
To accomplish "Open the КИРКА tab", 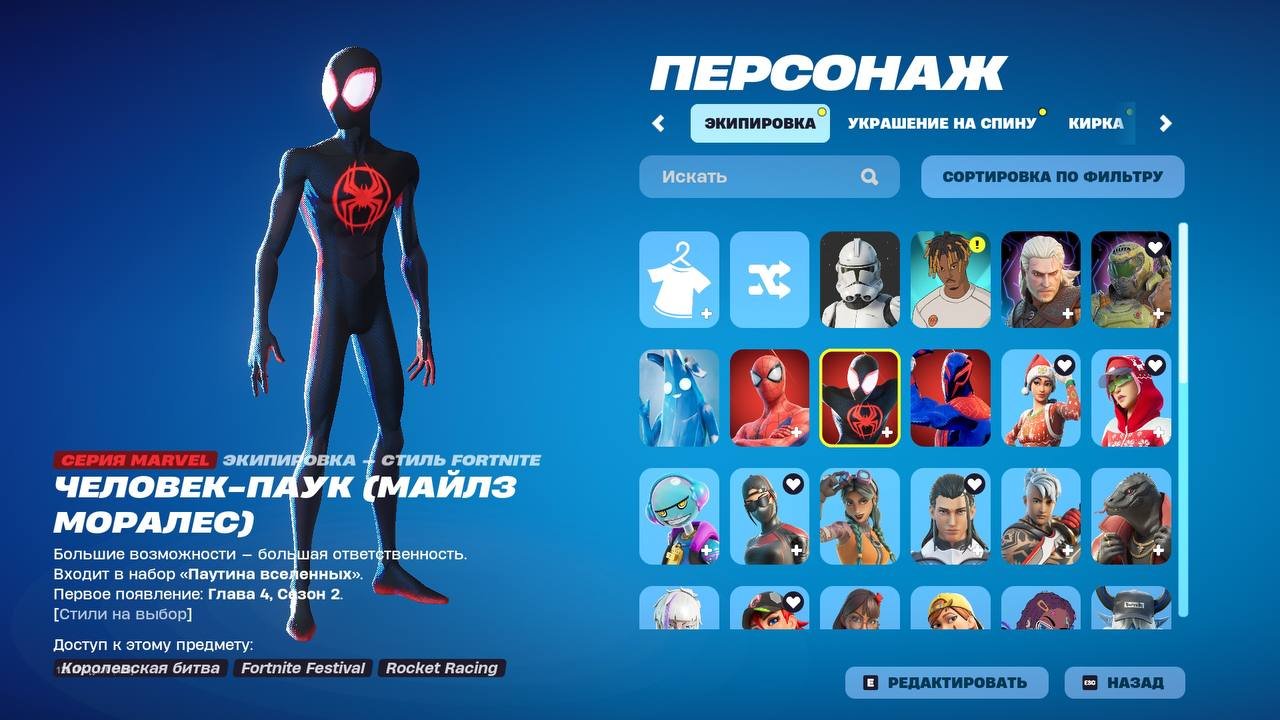I will (1096, 122).
